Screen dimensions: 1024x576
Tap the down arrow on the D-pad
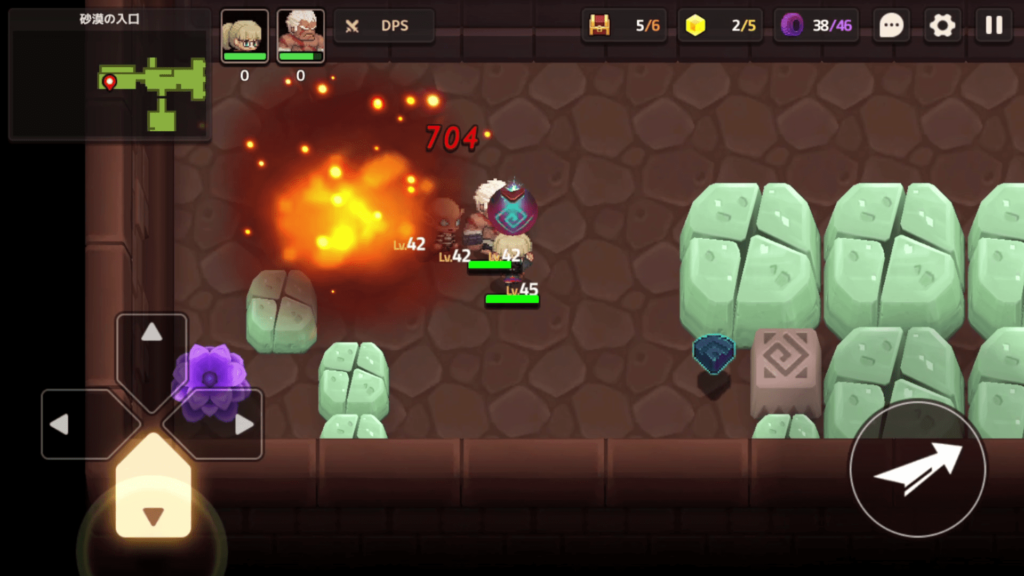pos(152,500)
